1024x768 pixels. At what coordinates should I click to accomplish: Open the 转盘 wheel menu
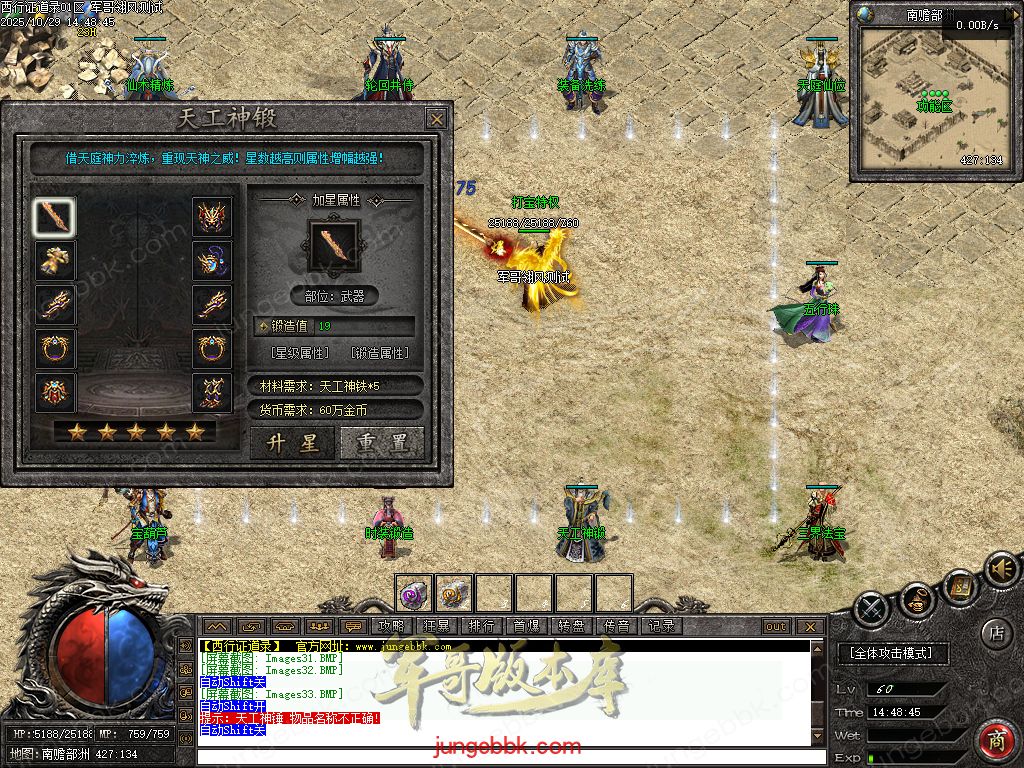571,627
